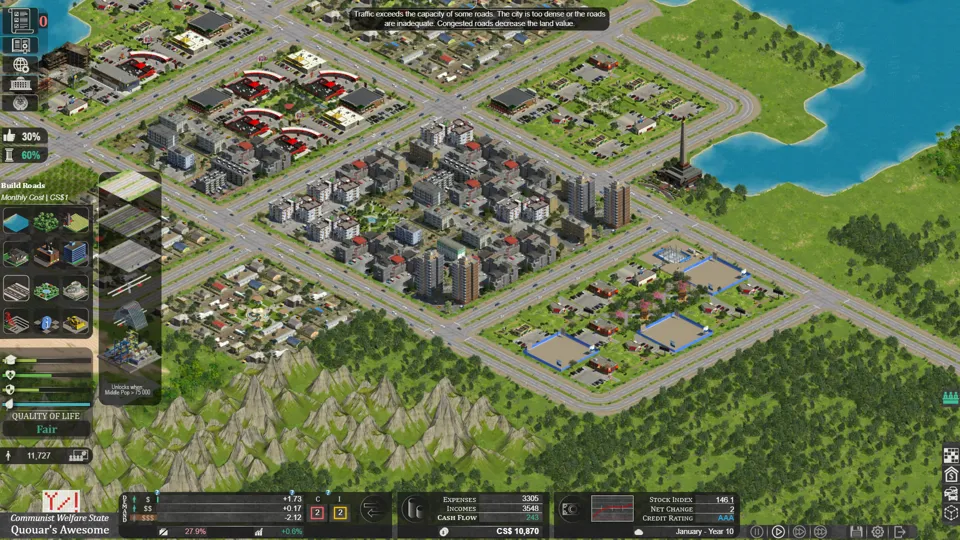Open the government building menu
This screenshot has width=960, height=540.
pyautogui.click(x=21, y=83)
